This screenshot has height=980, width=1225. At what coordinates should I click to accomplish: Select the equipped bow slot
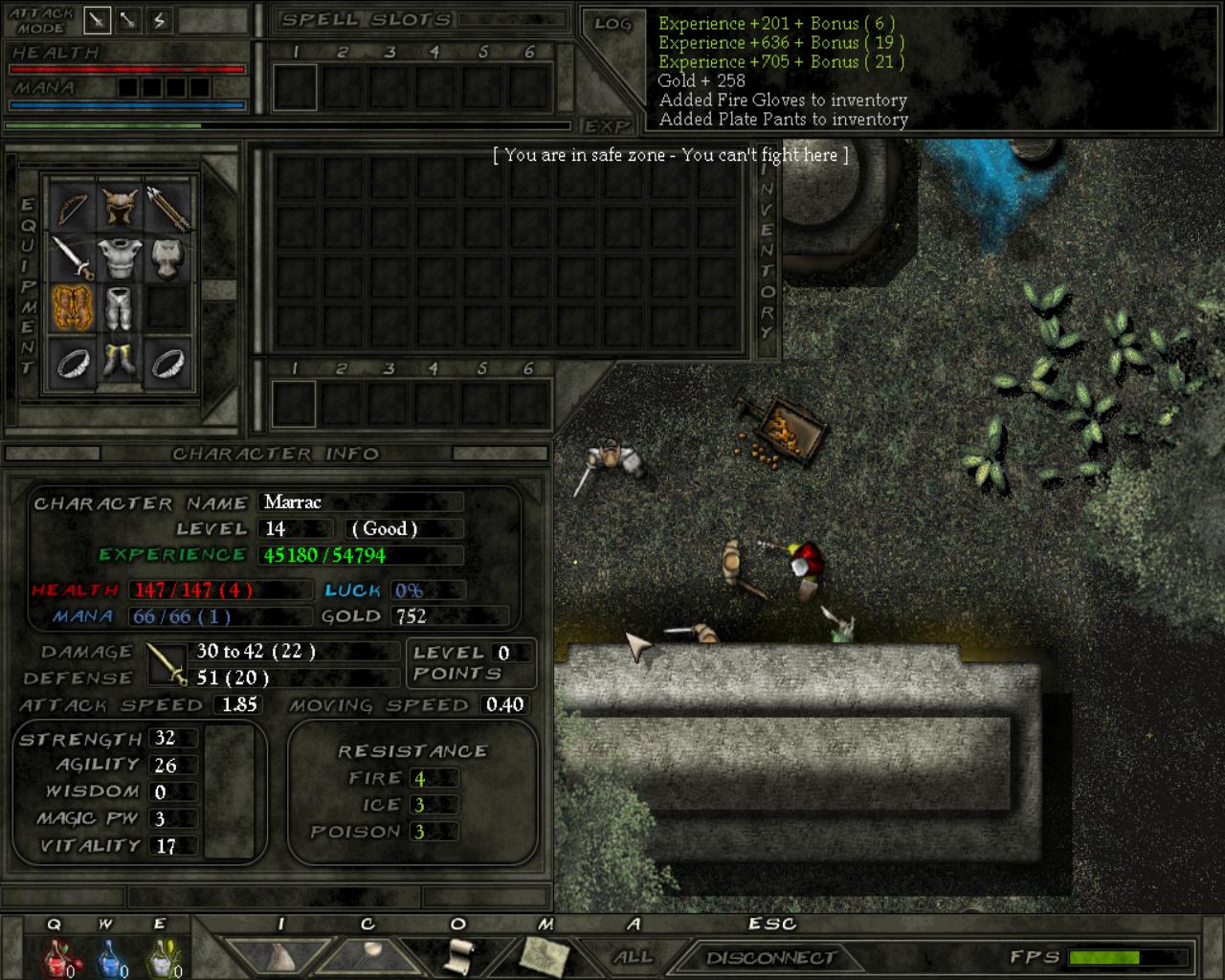pos(72,205)
